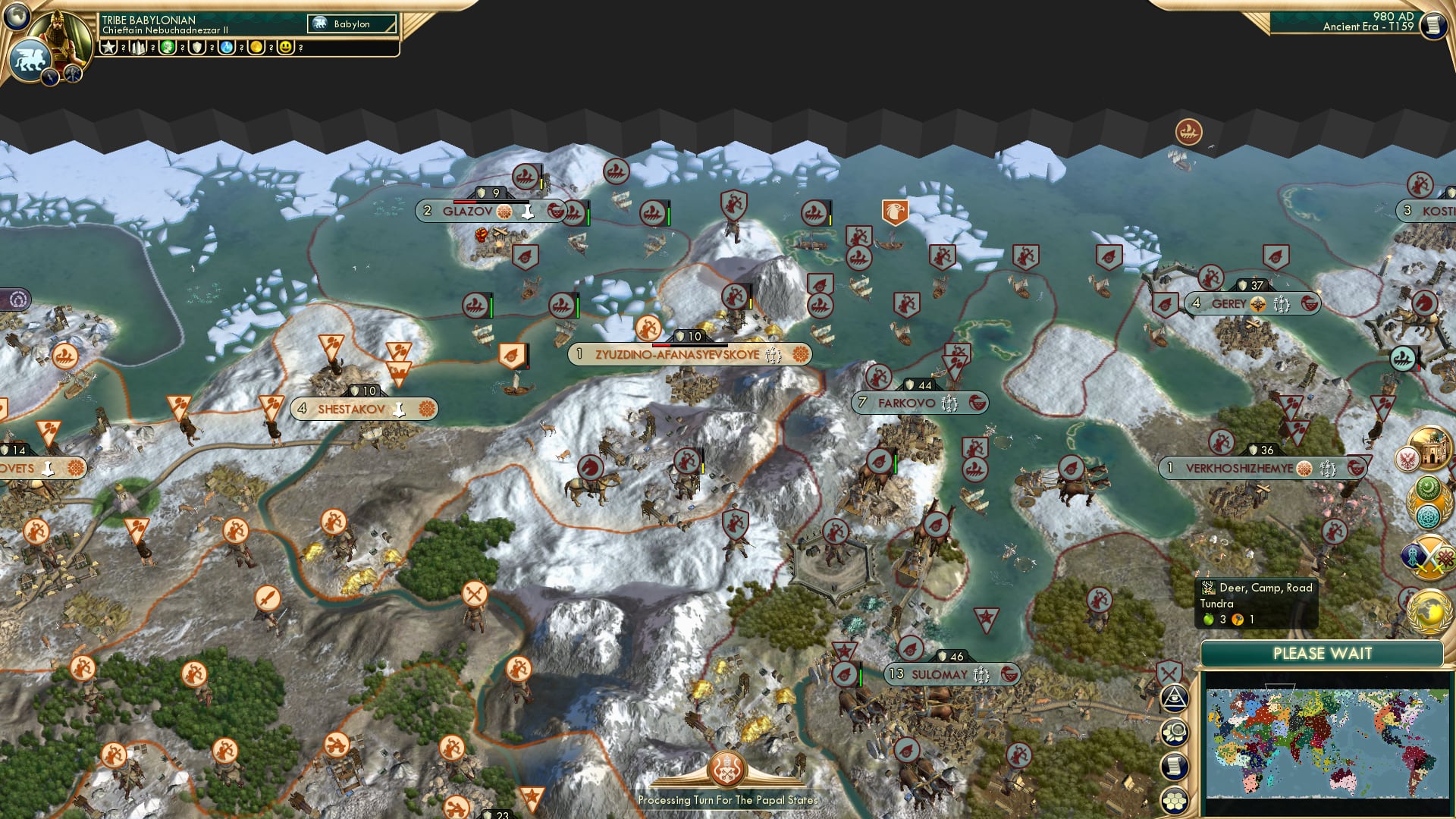
Task: Open the Culture overview with the crescent icon
Action: point(1429,487)
